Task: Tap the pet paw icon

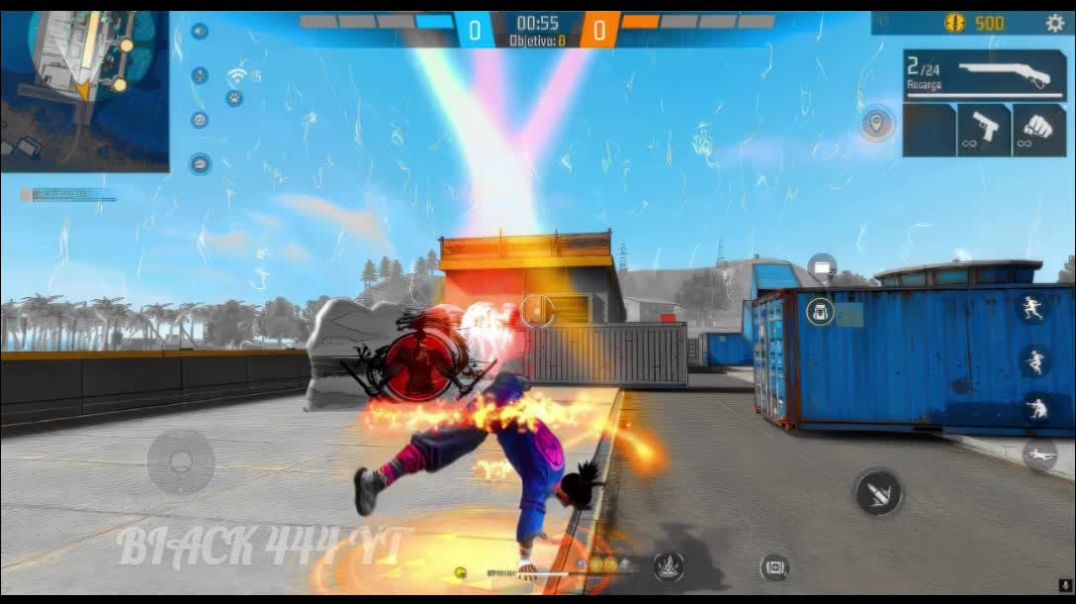Action: pyautogui.click(x=234, y=98)
